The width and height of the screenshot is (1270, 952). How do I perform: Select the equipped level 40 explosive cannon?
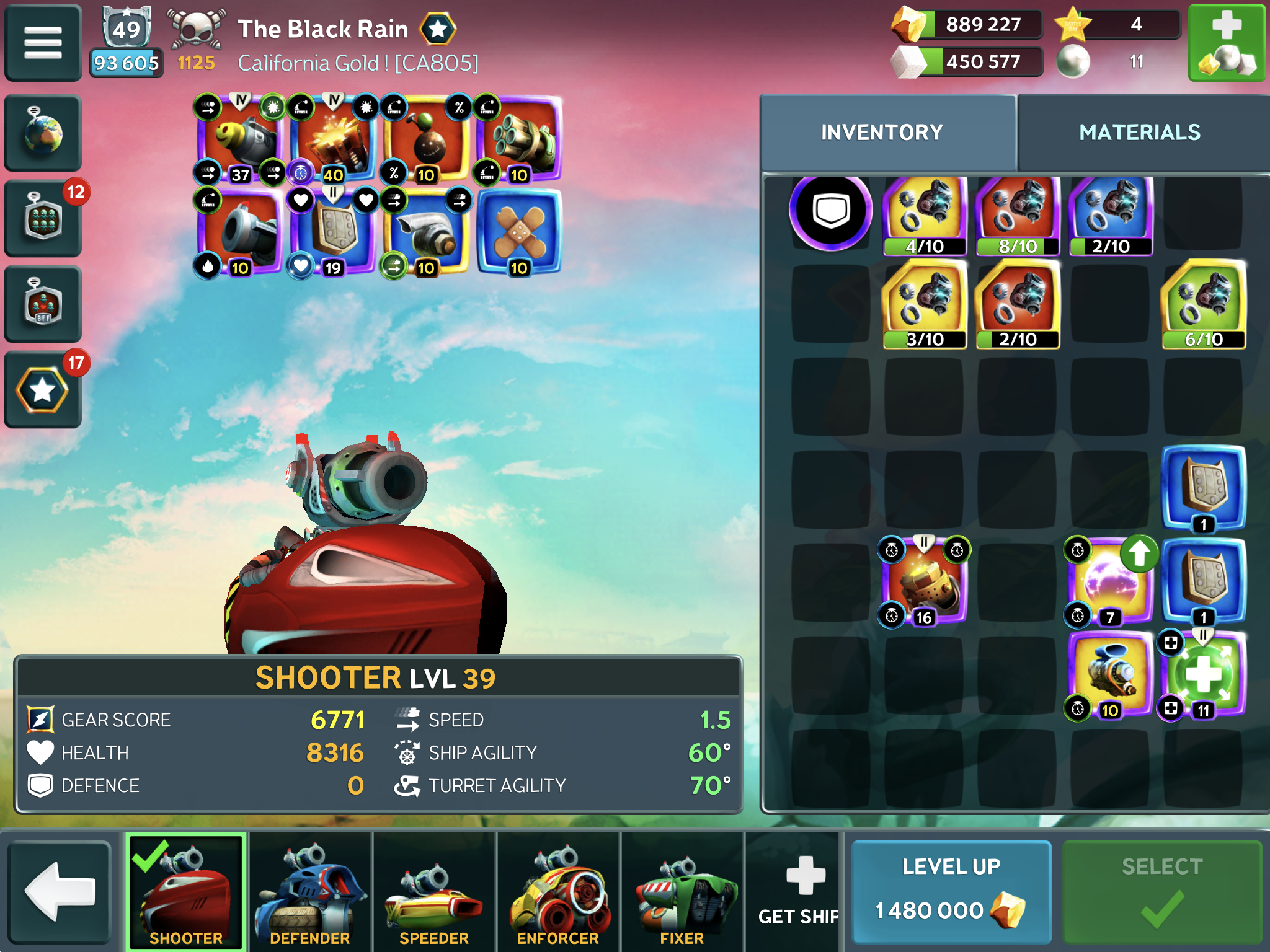334,139
